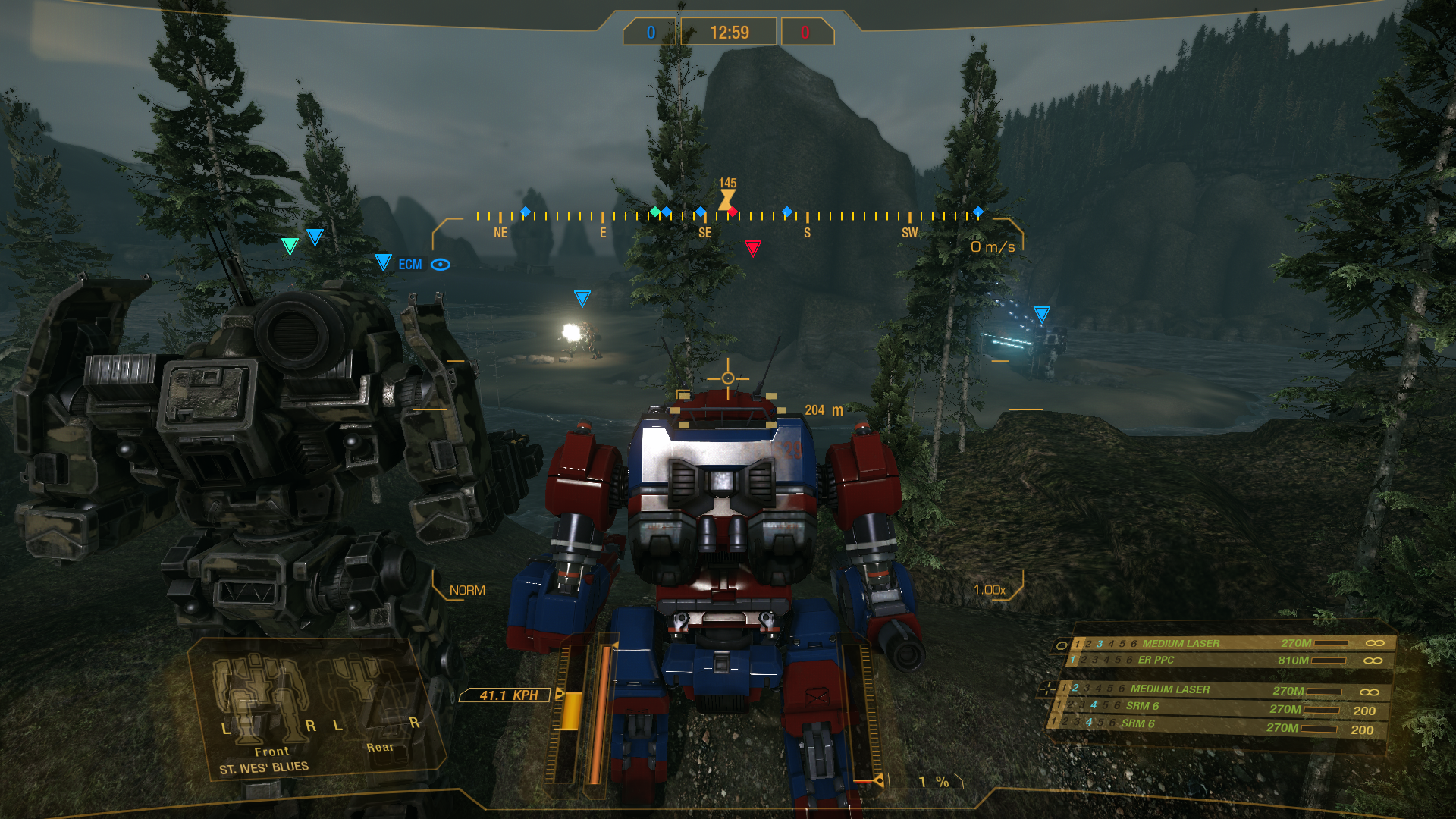Image resolution: width=1456 pixels, height=819 pixels.
Task: Select the red enemy target triangle marker
Action: pos(752,248)
